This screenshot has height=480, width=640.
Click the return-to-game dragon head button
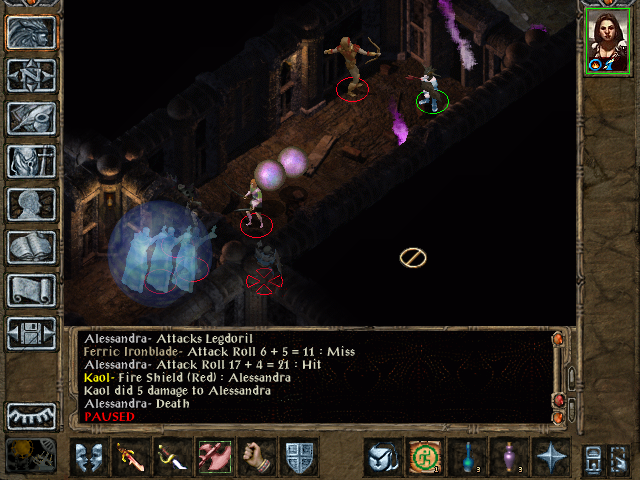click(x=31, y=32)
